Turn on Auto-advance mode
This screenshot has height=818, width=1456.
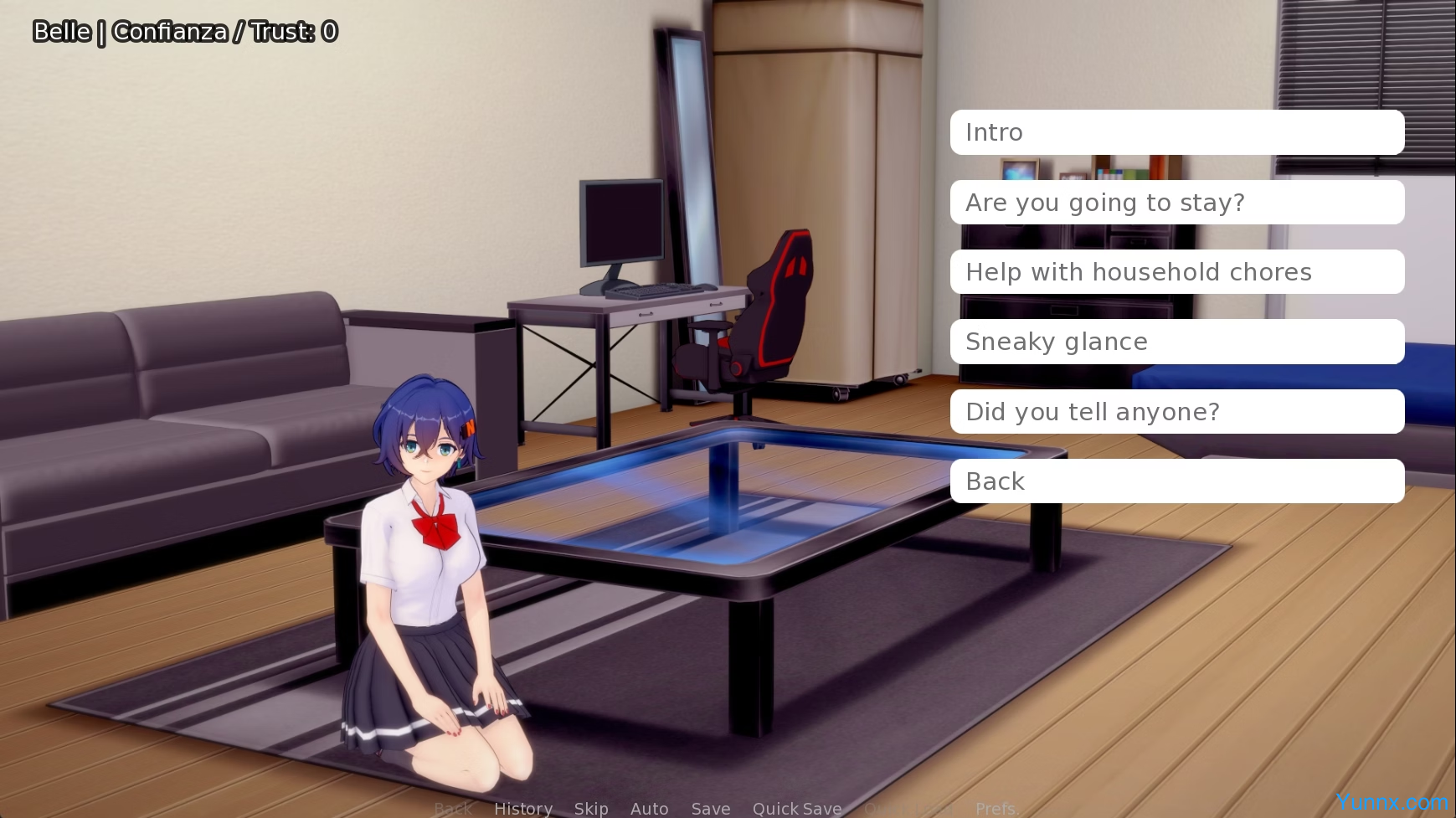[x=649, y=808]
